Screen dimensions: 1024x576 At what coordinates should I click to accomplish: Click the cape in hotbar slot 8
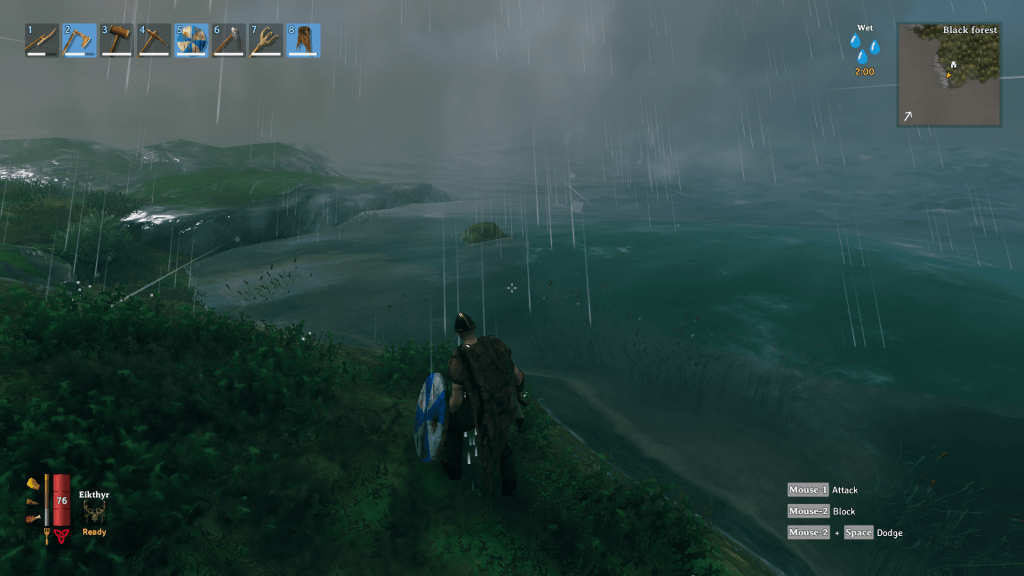coord(303,40)
